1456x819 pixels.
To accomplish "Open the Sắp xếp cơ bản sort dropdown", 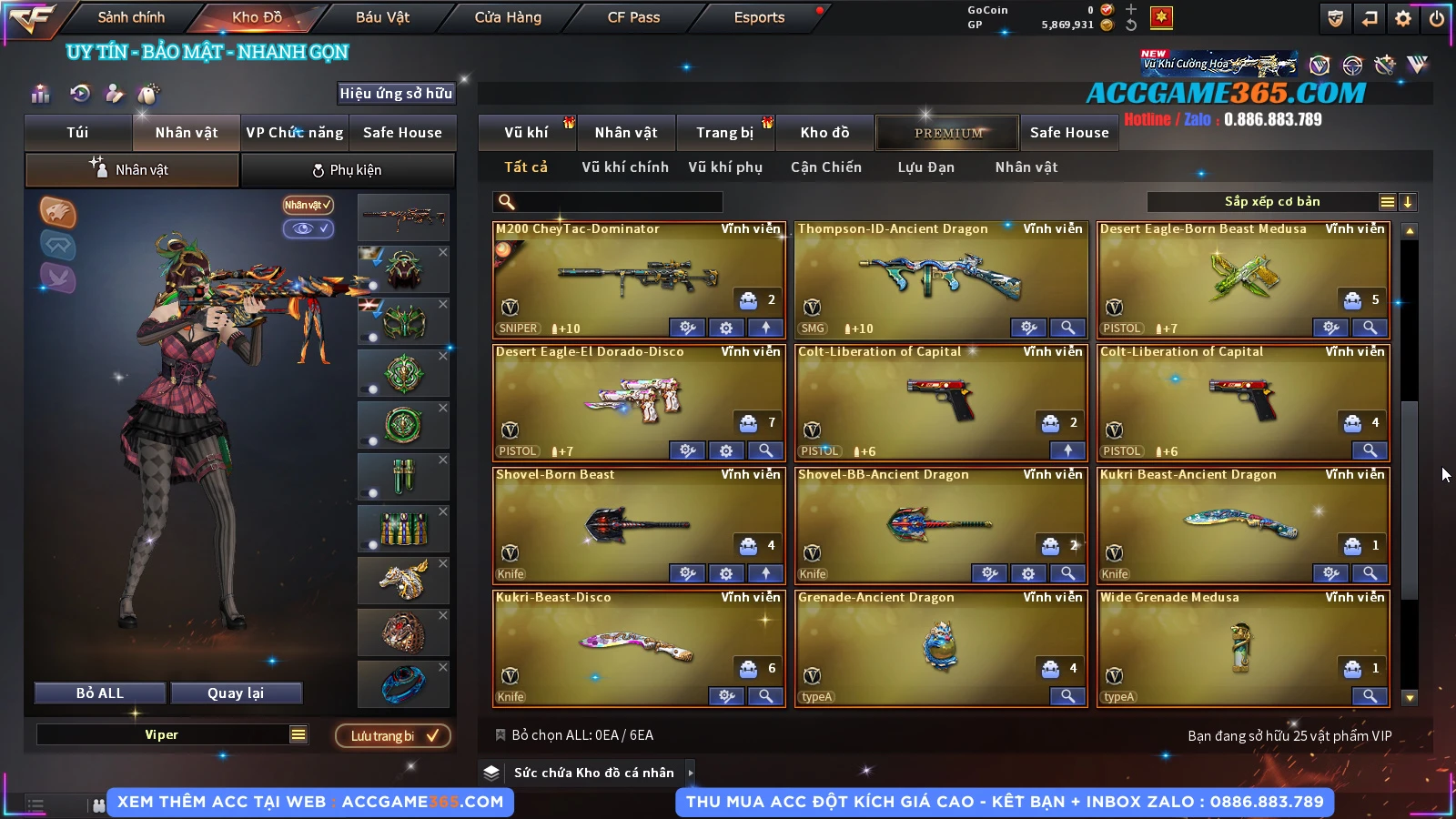I will click(1271, 202).
